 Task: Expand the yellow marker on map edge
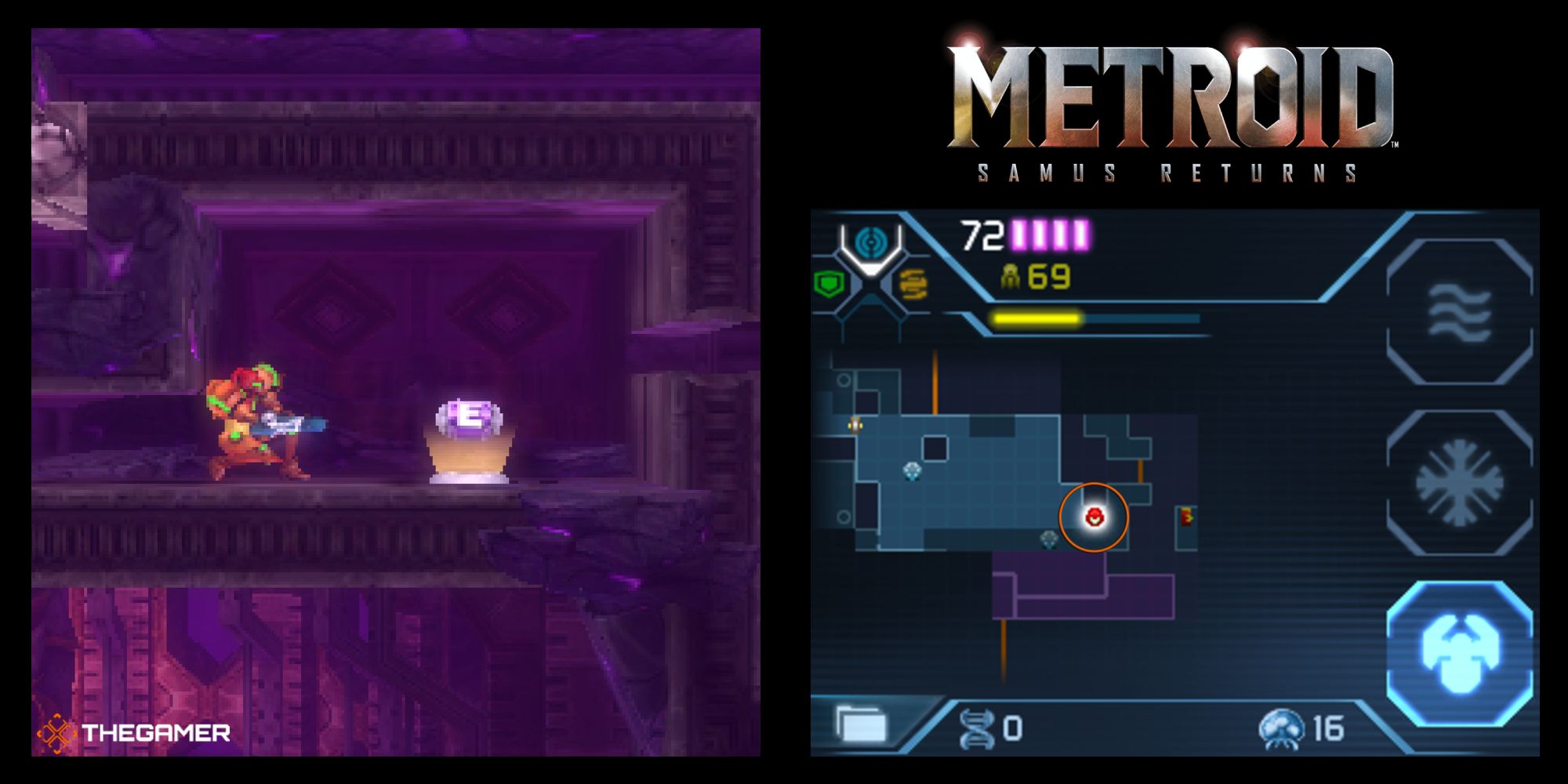[x=855, y=424]
